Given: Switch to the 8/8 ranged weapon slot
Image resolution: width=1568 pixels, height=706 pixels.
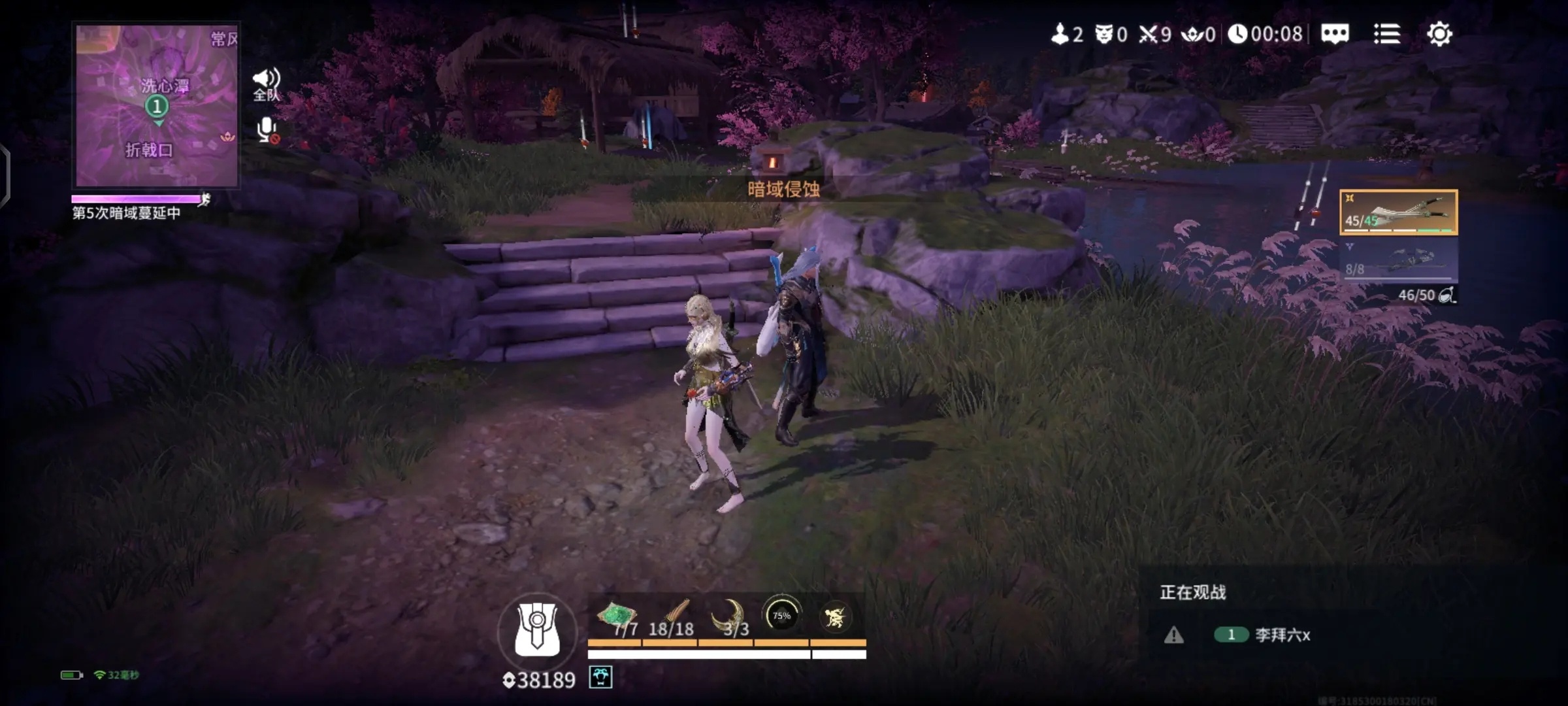Looking at the screenshot, I should point(1398,260).
